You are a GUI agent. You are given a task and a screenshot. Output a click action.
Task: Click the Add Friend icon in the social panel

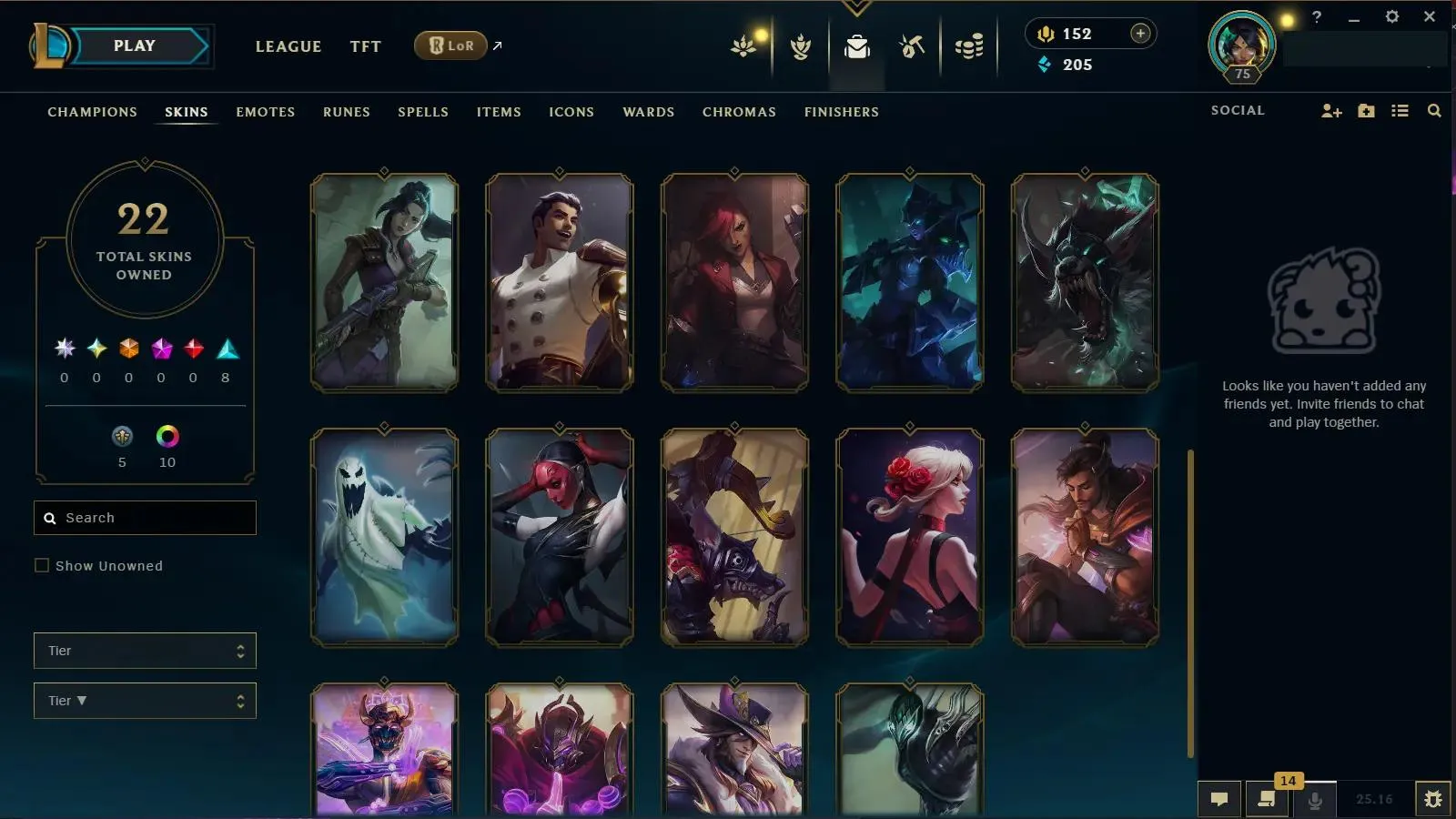tap(1331, 110)
